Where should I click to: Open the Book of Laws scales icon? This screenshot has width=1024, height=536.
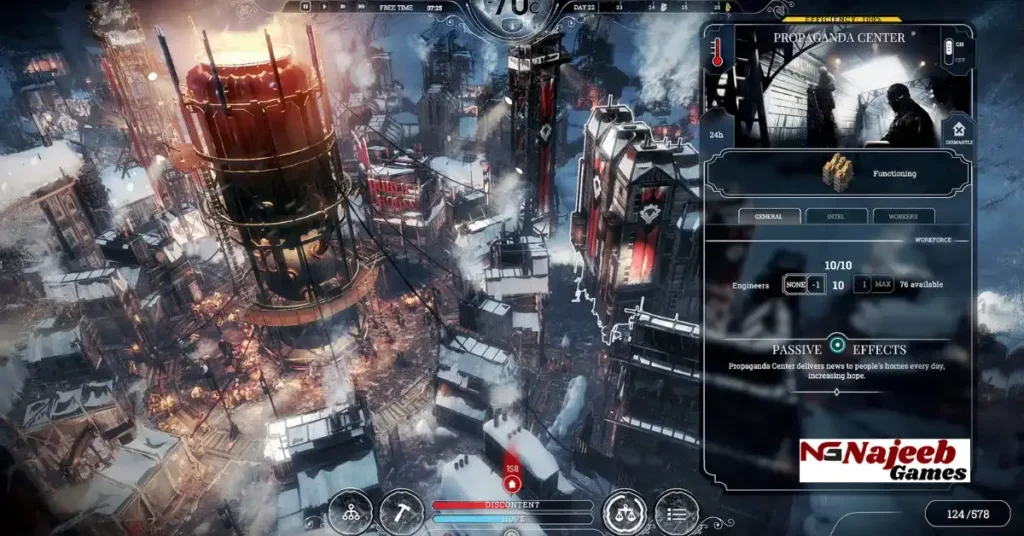coord(625,510)
